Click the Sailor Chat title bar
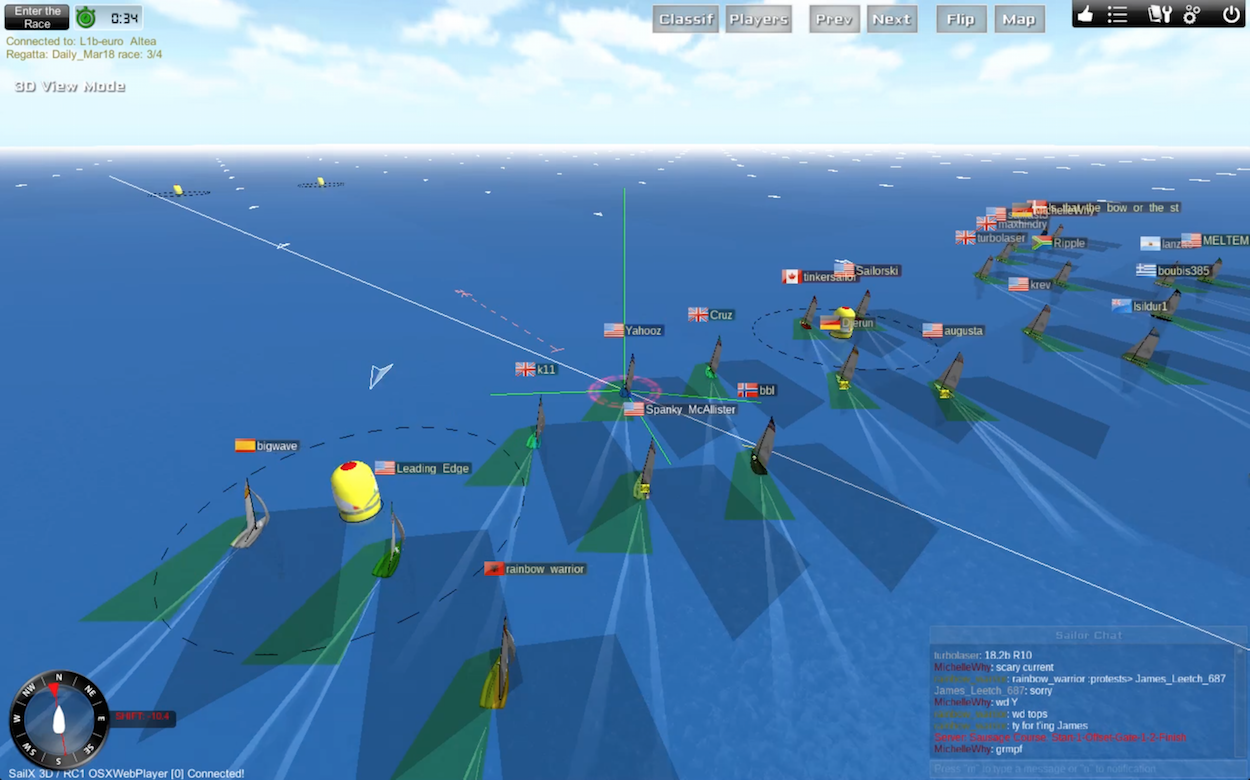Viewport: 1250px width, 780px height. pyautogui.click(x=1088, y=635)
